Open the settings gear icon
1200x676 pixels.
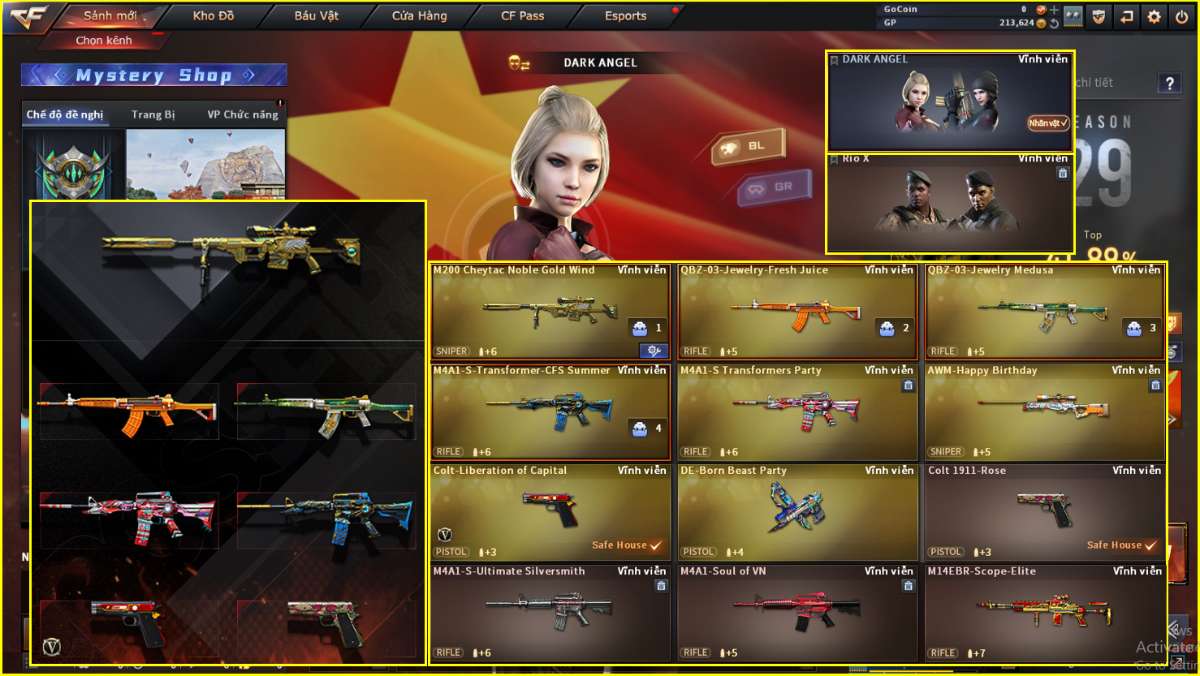(x=1154, y=16)
